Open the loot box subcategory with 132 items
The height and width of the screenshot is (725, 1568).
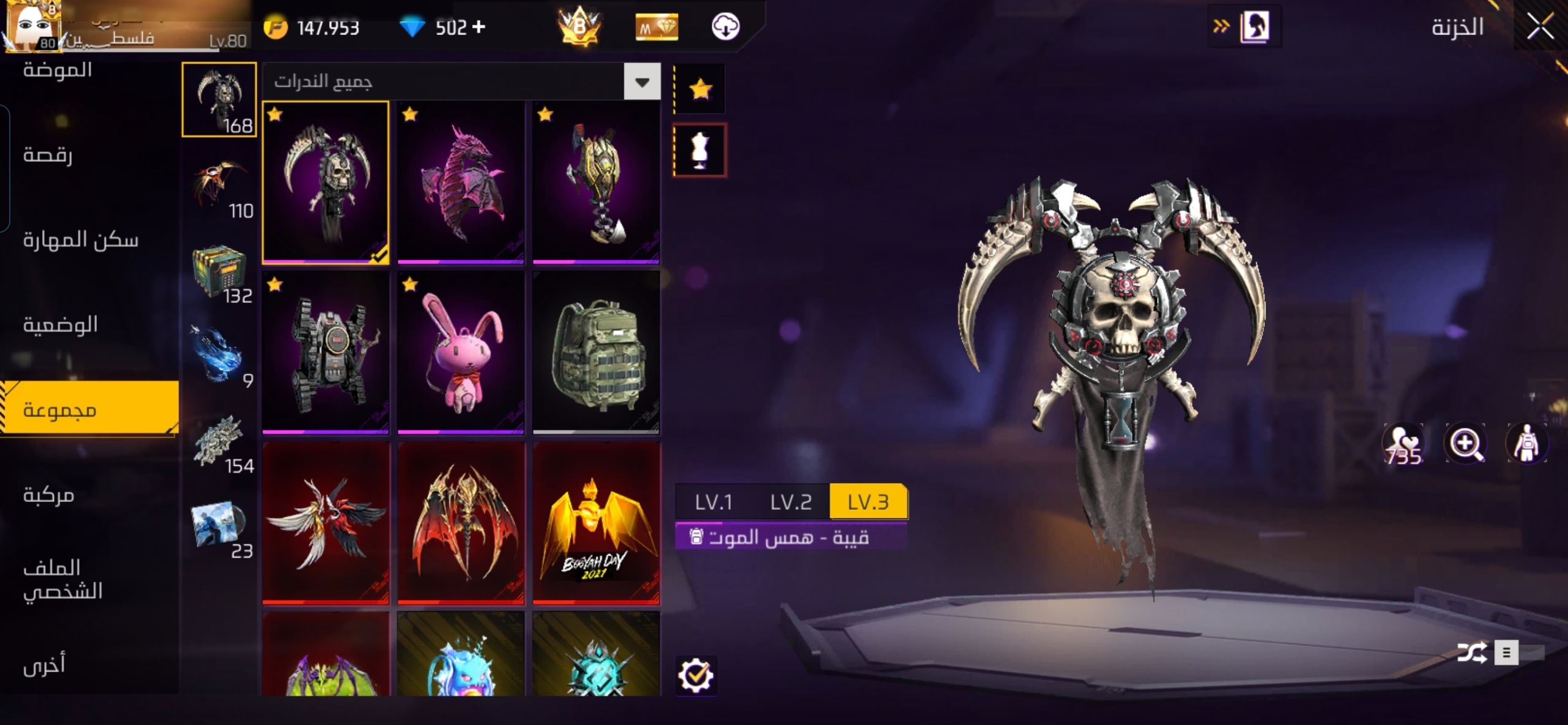pyautogui.click(x=219, y=270)
